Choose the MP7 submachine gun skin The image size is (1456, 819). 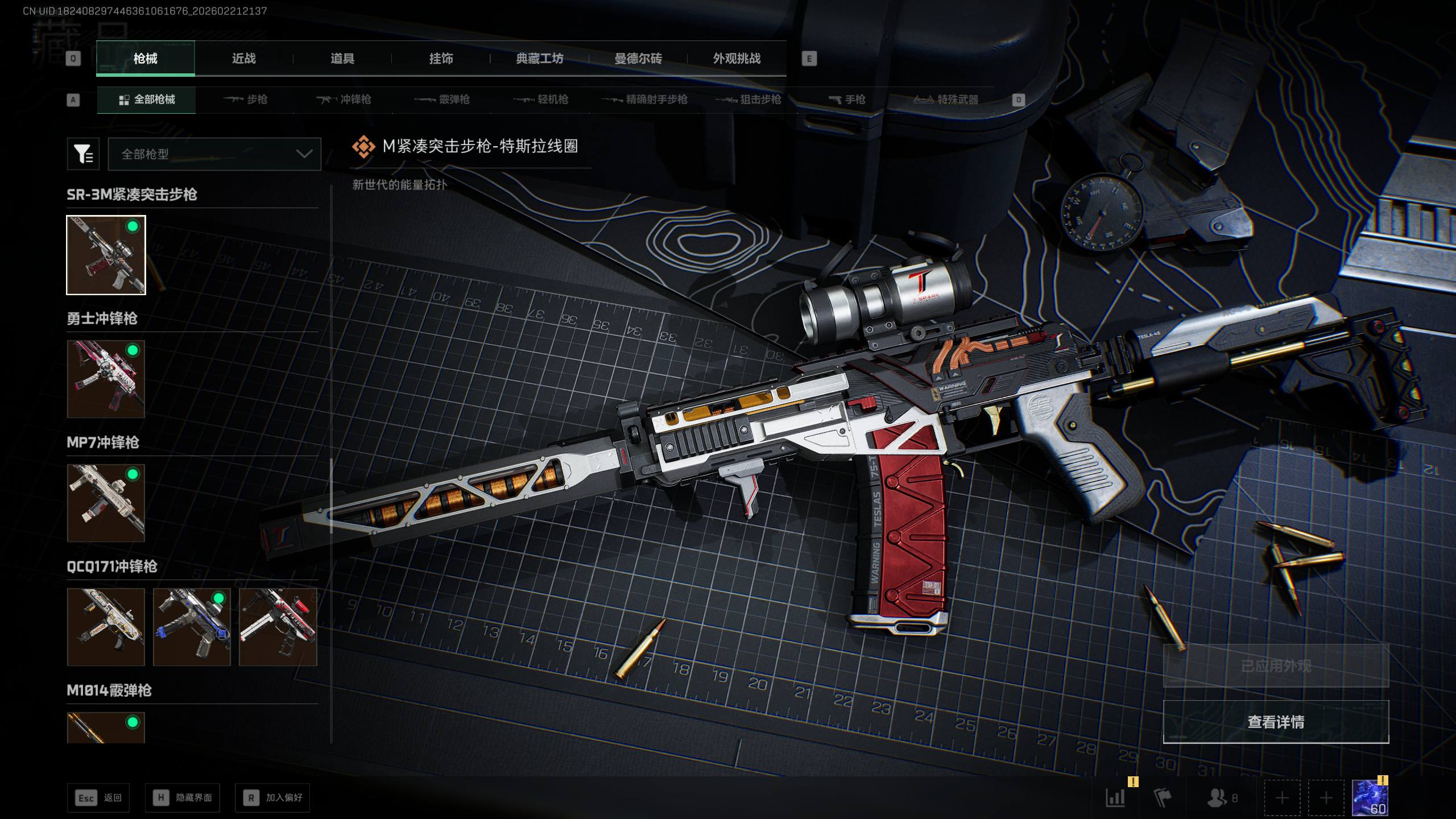[106, 503]
